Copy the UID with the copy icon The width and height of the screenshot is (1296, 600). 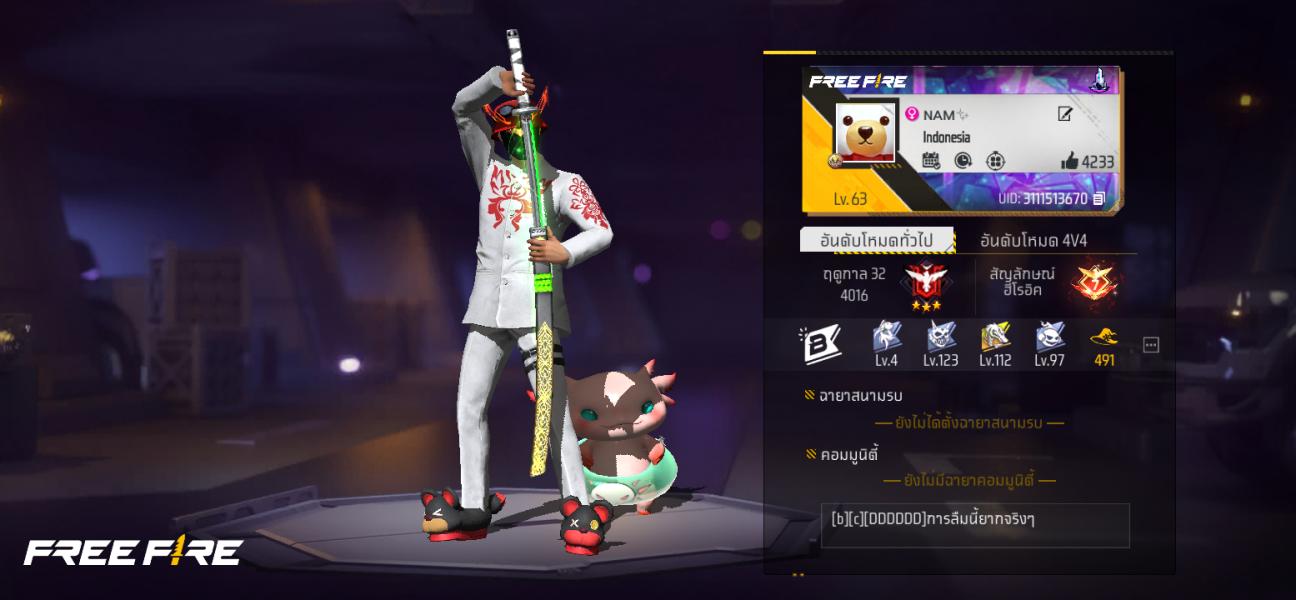click(x=1099, y=199)
